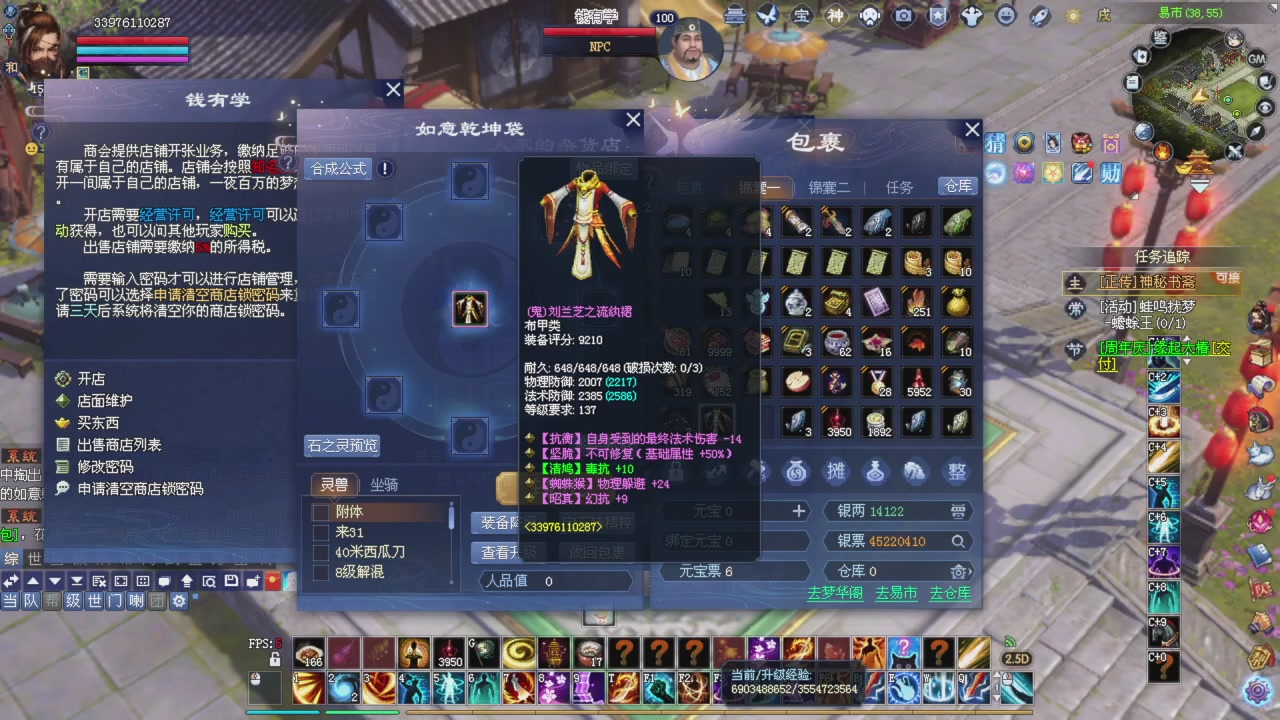Click the plus expander beside 元宝 0
Screen dimensions: 1280x720
click(798, 511)
